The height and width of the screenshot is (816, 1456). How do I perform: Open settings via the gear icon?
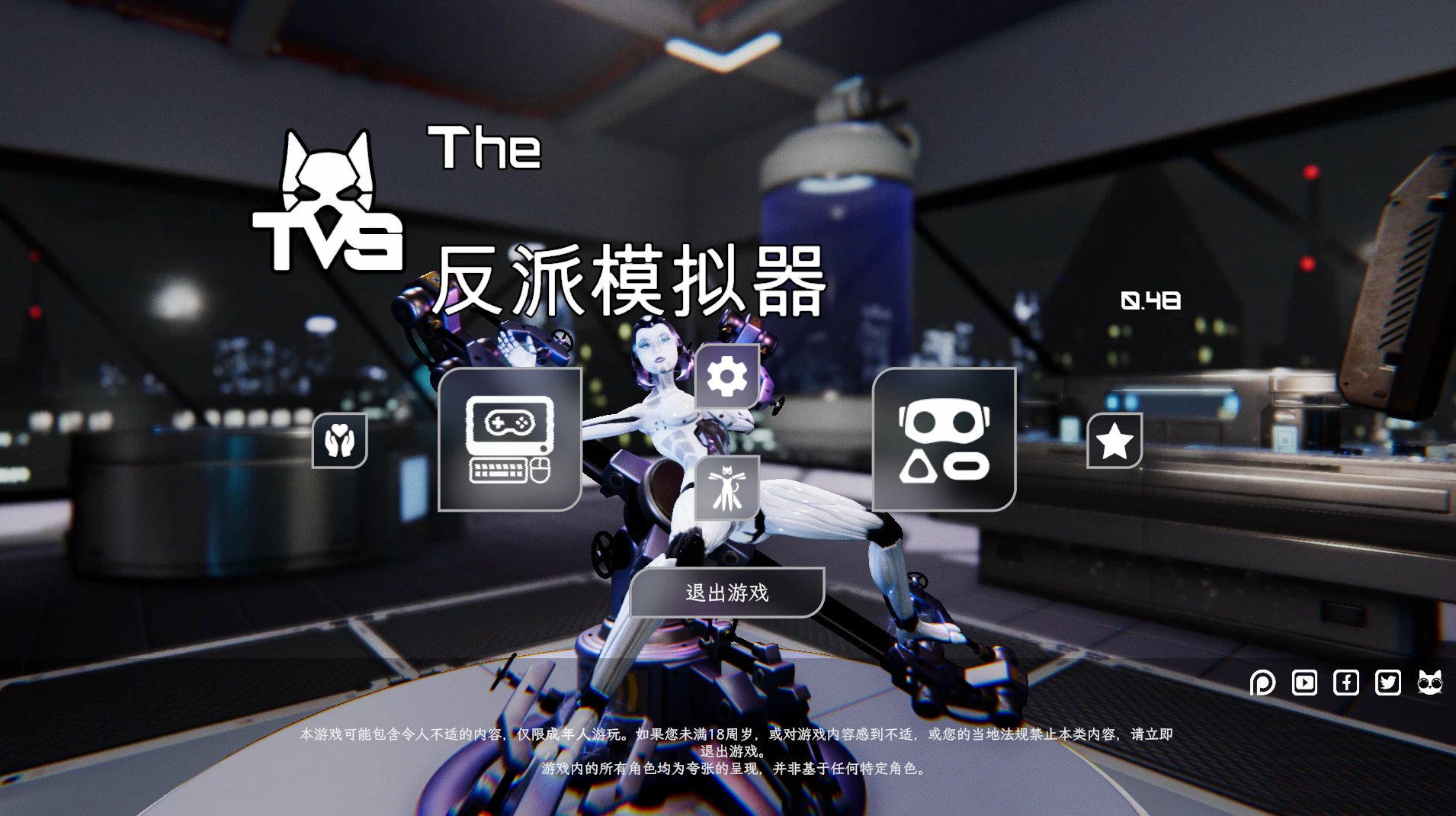726,375
